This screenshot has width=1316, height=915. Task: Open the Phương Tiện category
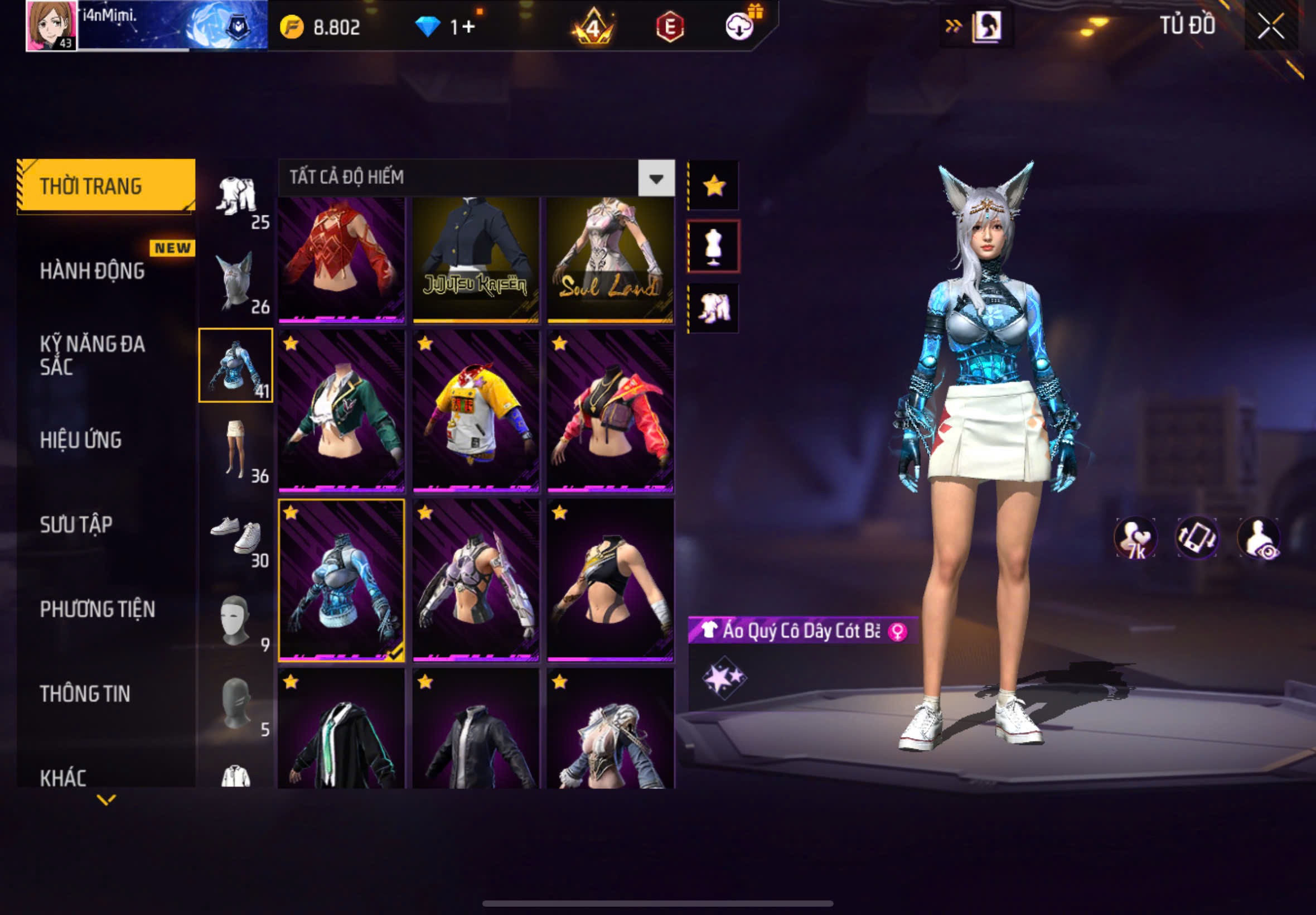[x=98, y=609]
